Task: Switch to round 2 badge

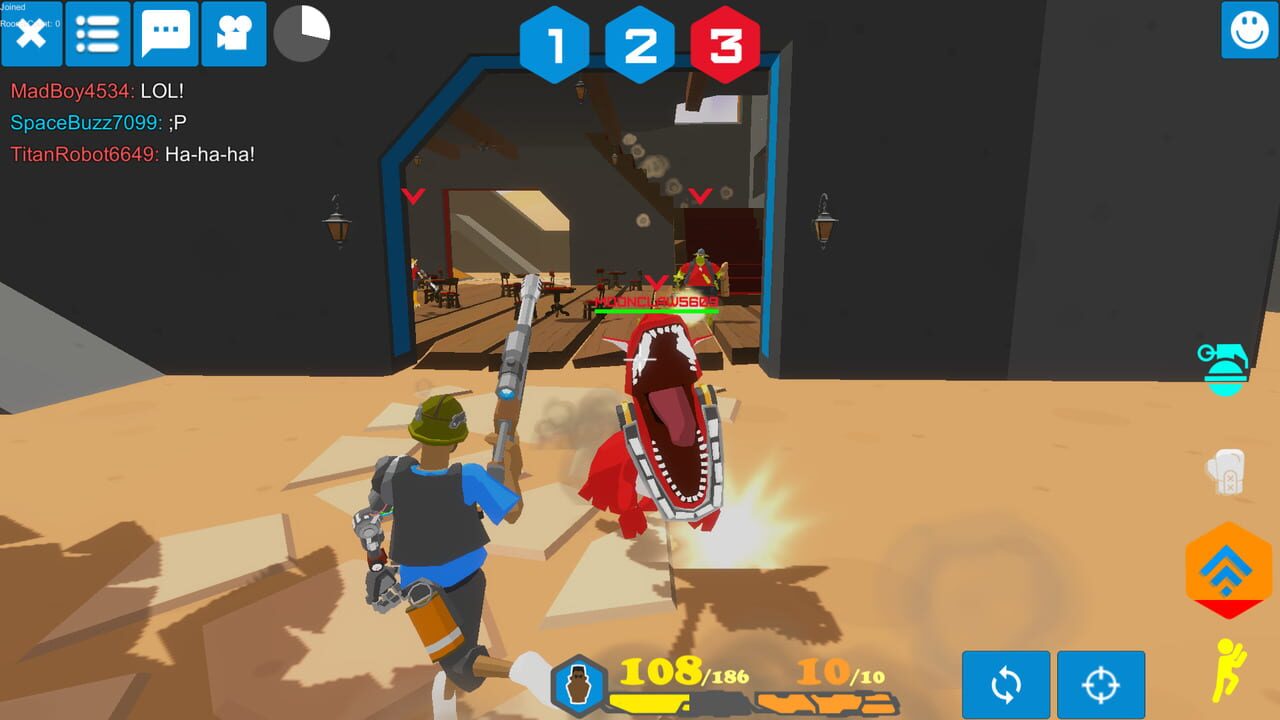Action: pos(640,44)
